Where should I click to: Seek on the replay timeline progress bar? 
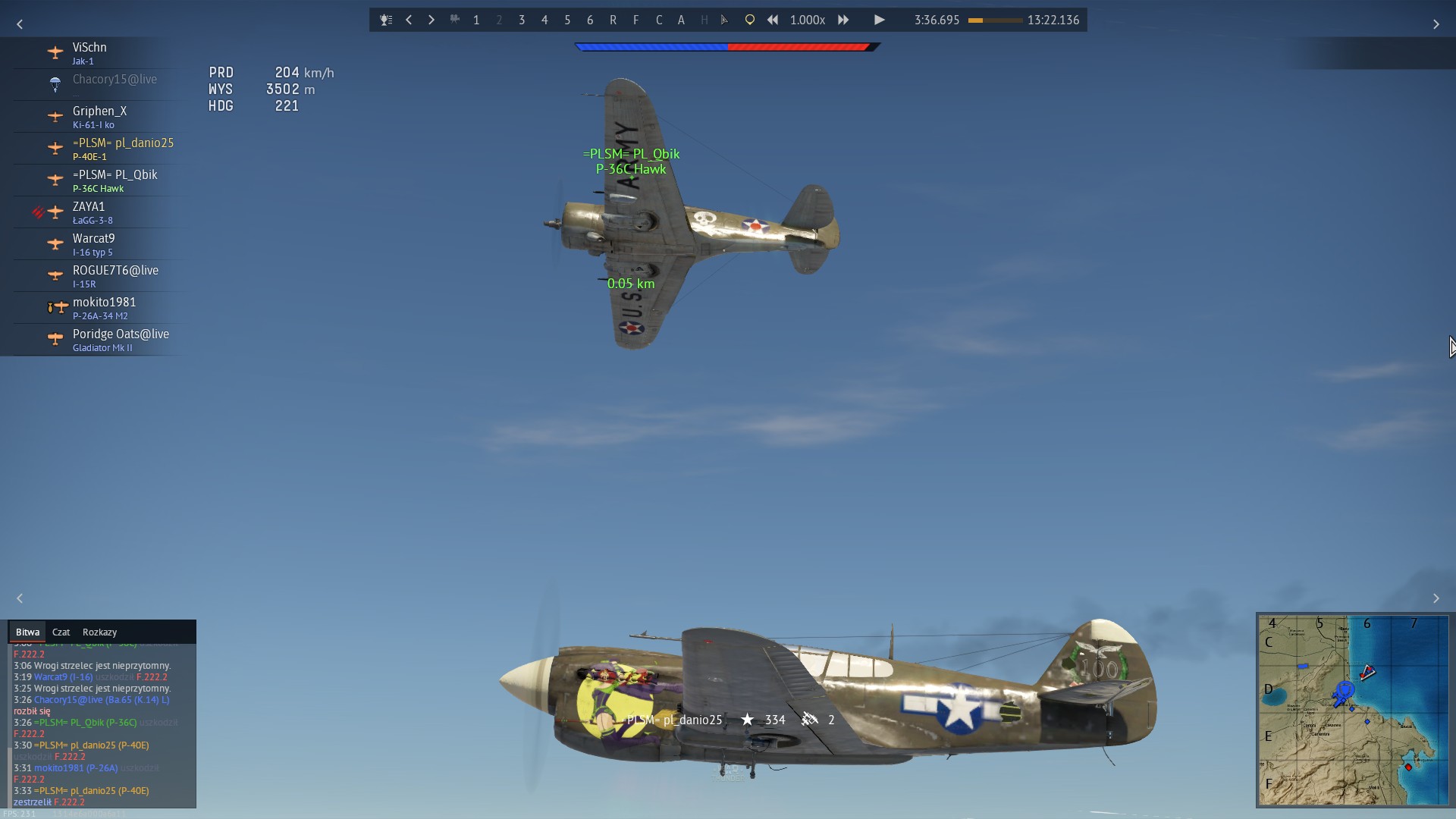coord(995,20)
